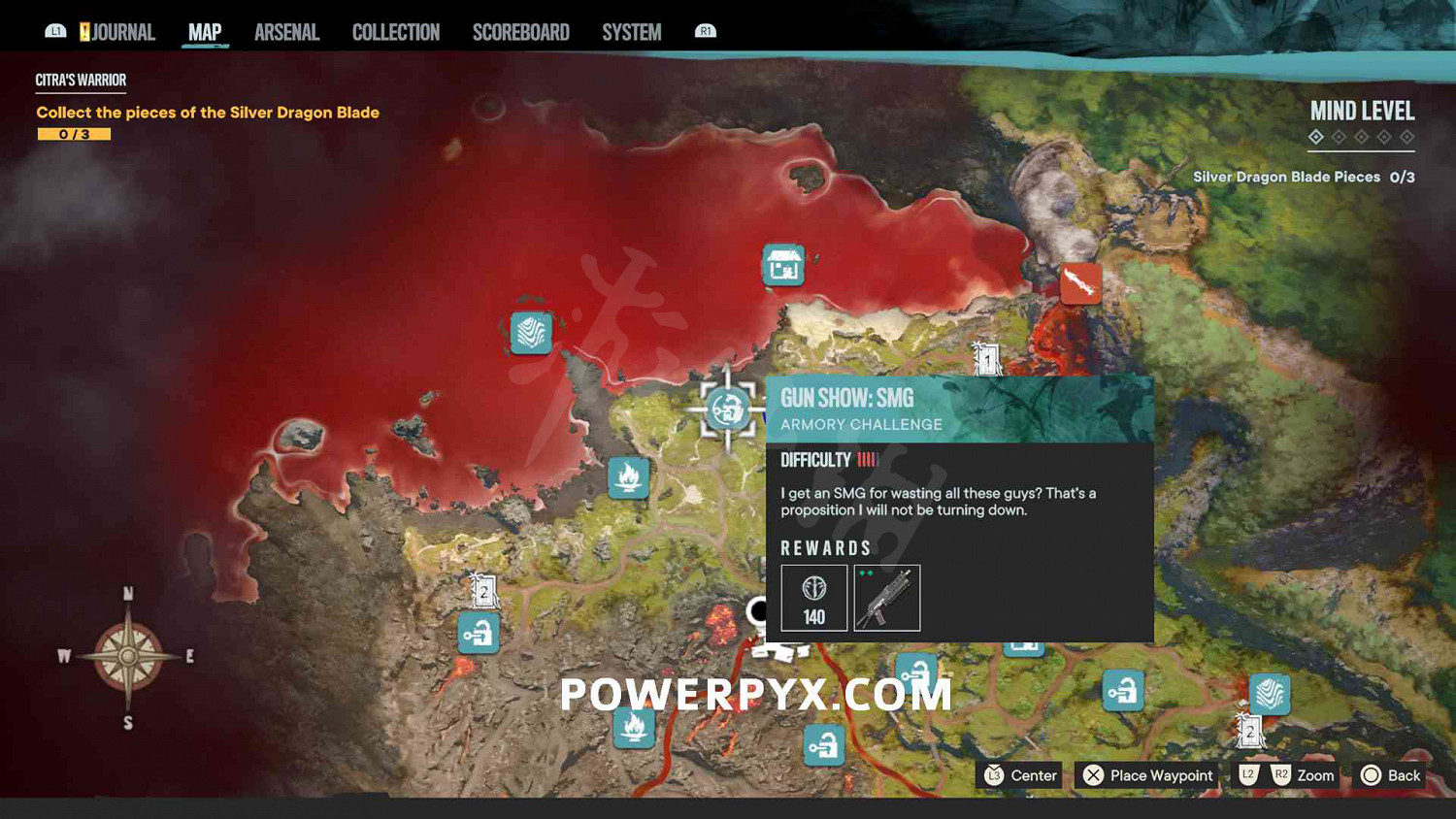Click the Center button in the bottom bar
The height and width of the screenshot is (819, 1456).
coord(1018,775)
